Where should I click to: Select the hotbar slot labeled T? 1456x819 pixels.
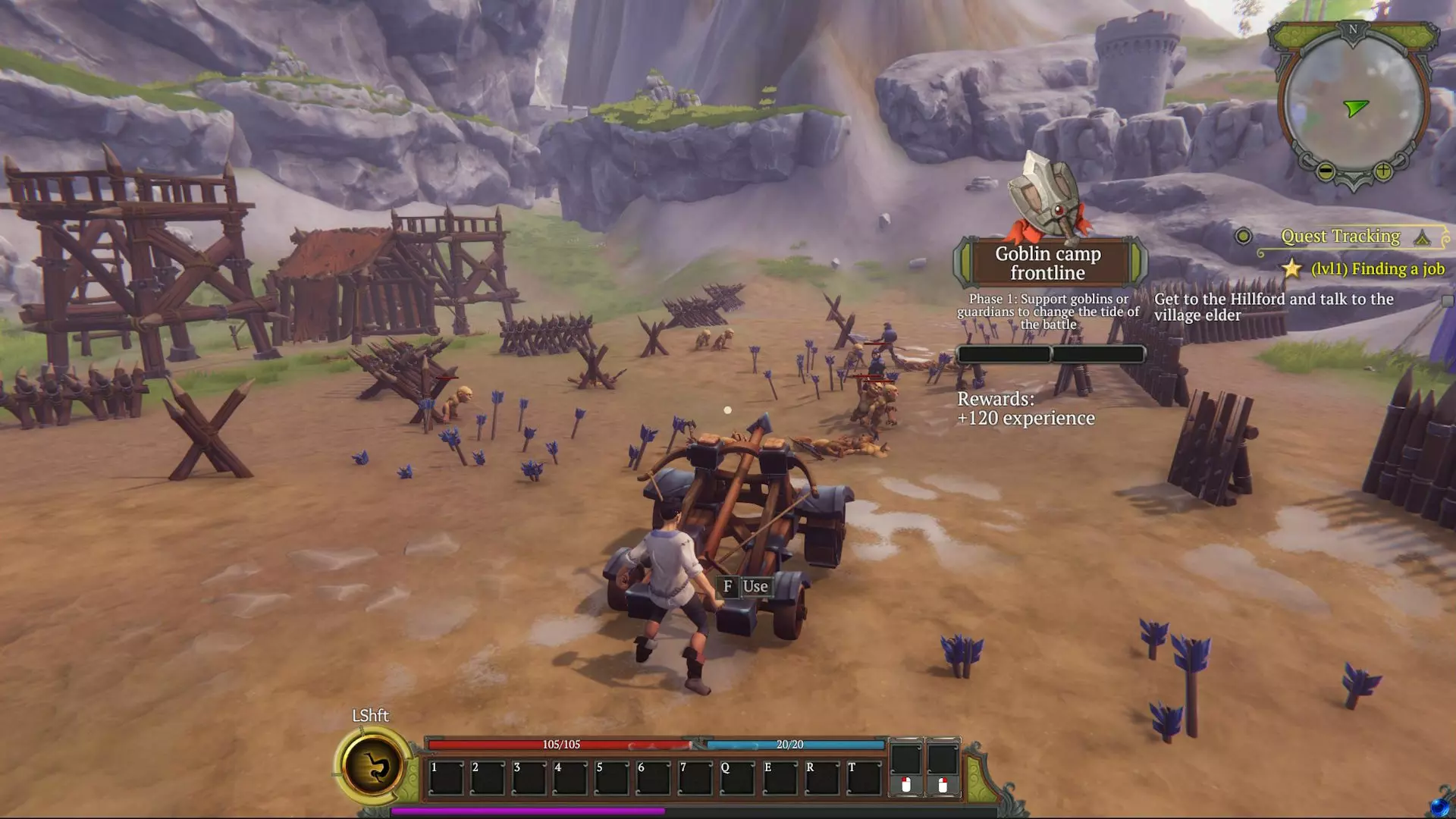coord(863,778)
